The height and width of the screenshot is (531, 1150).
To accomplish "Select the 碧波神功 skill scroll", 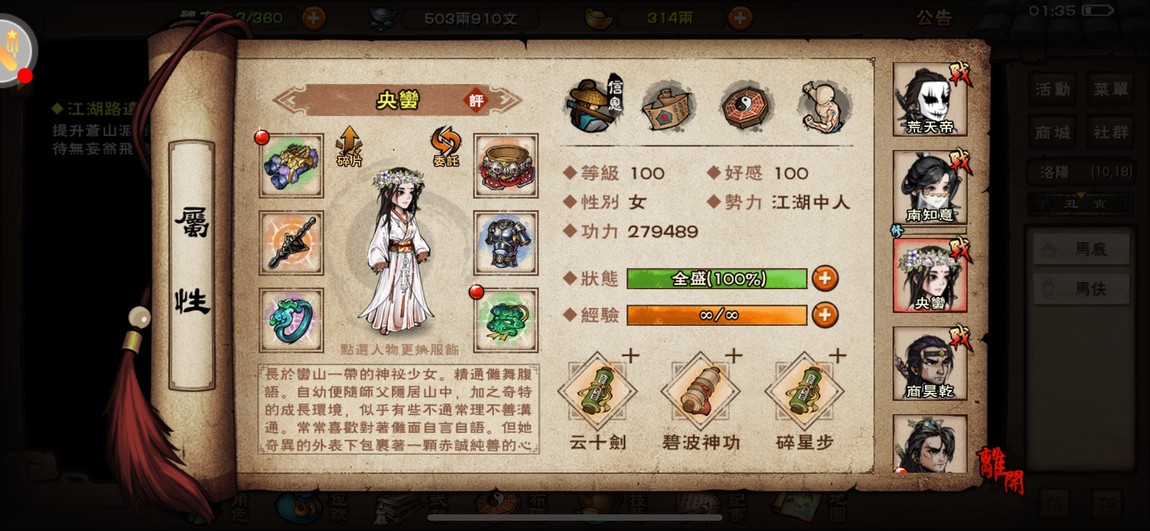I will (701, 391).
